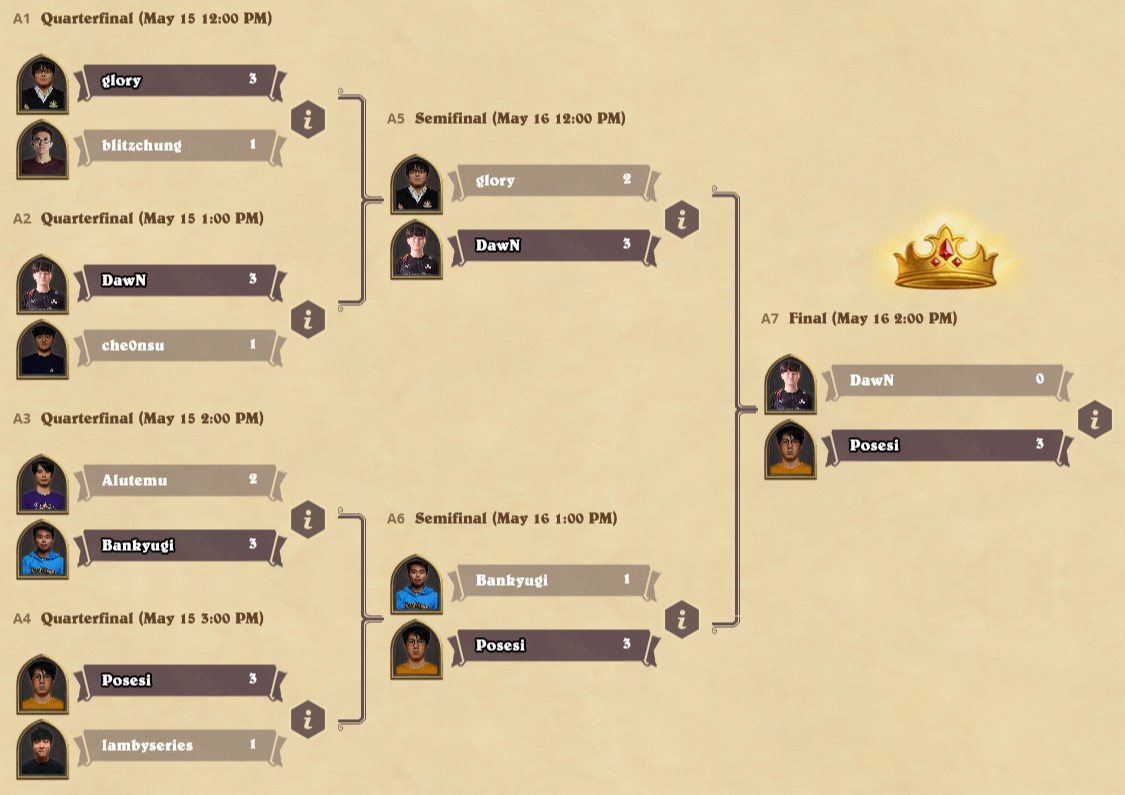Open info for the A1 quarterfinal match
Screen dimensions: 1125x795
click(308, 120)
